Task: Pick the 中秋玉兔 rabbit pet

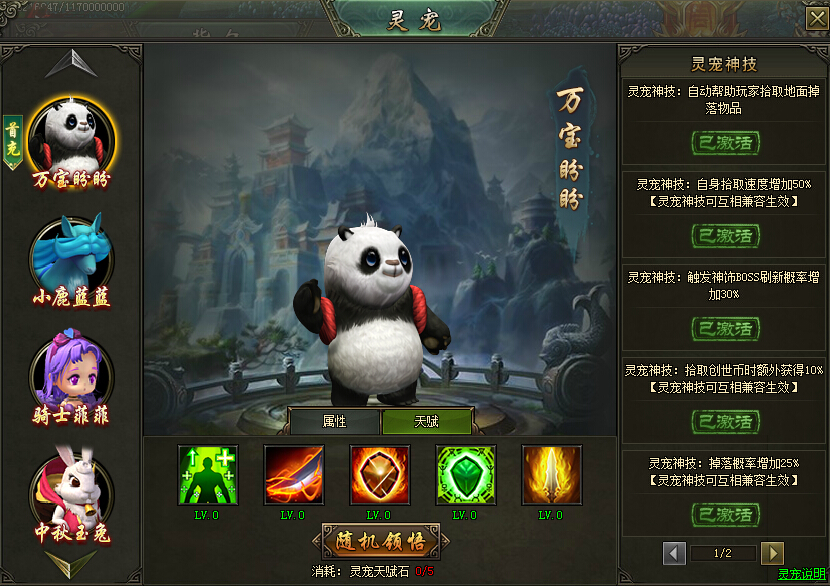Action: [71, 486]
